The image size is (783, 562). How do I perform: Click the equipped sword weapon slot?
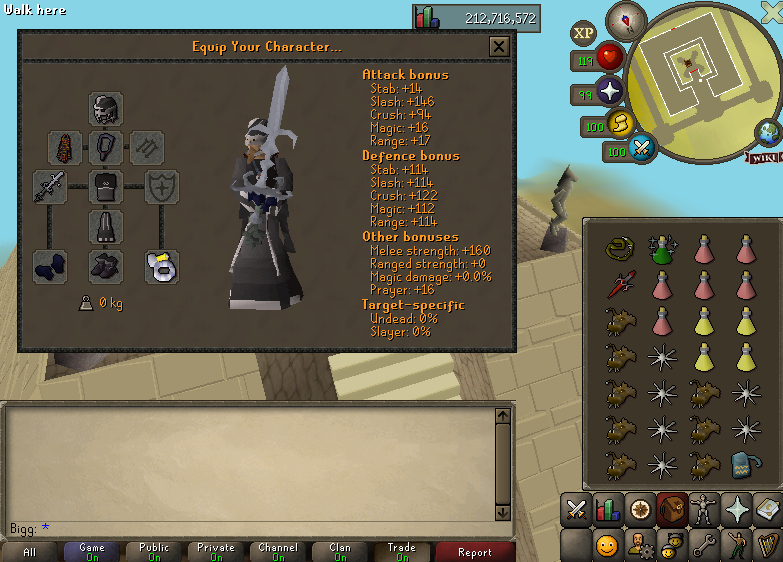coord(50,187)
